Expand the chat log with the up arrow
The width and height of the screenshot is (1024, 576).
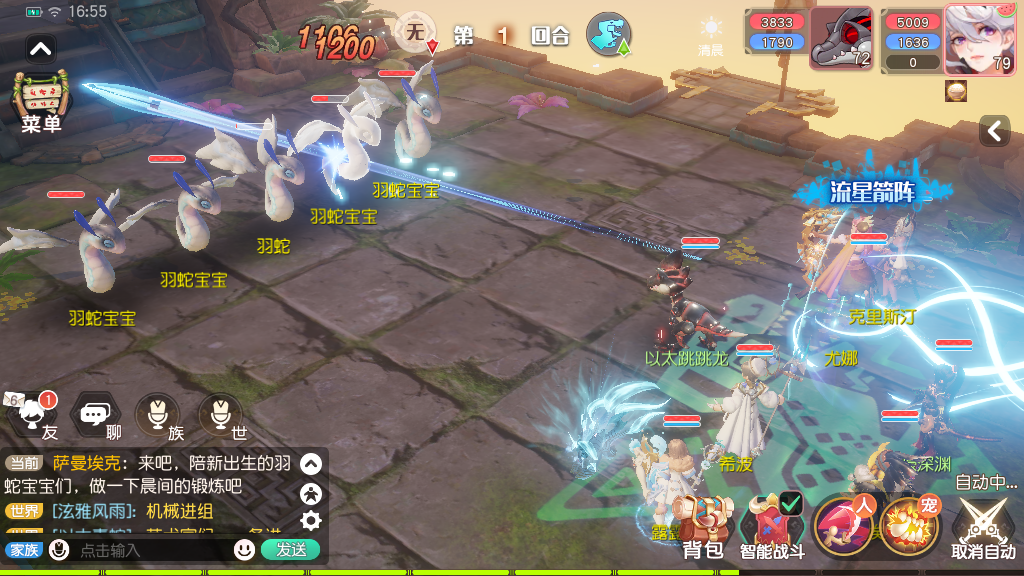(311, 464)
